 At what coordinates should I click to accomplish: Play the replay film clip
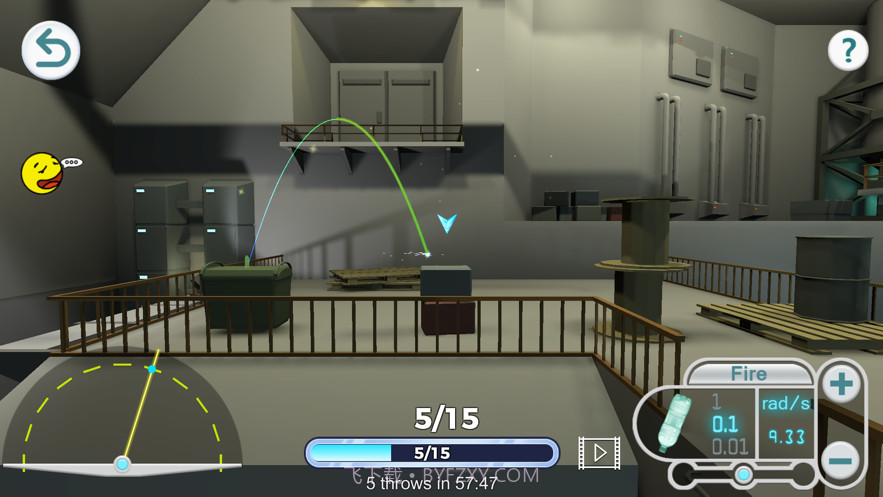[599, 453]
